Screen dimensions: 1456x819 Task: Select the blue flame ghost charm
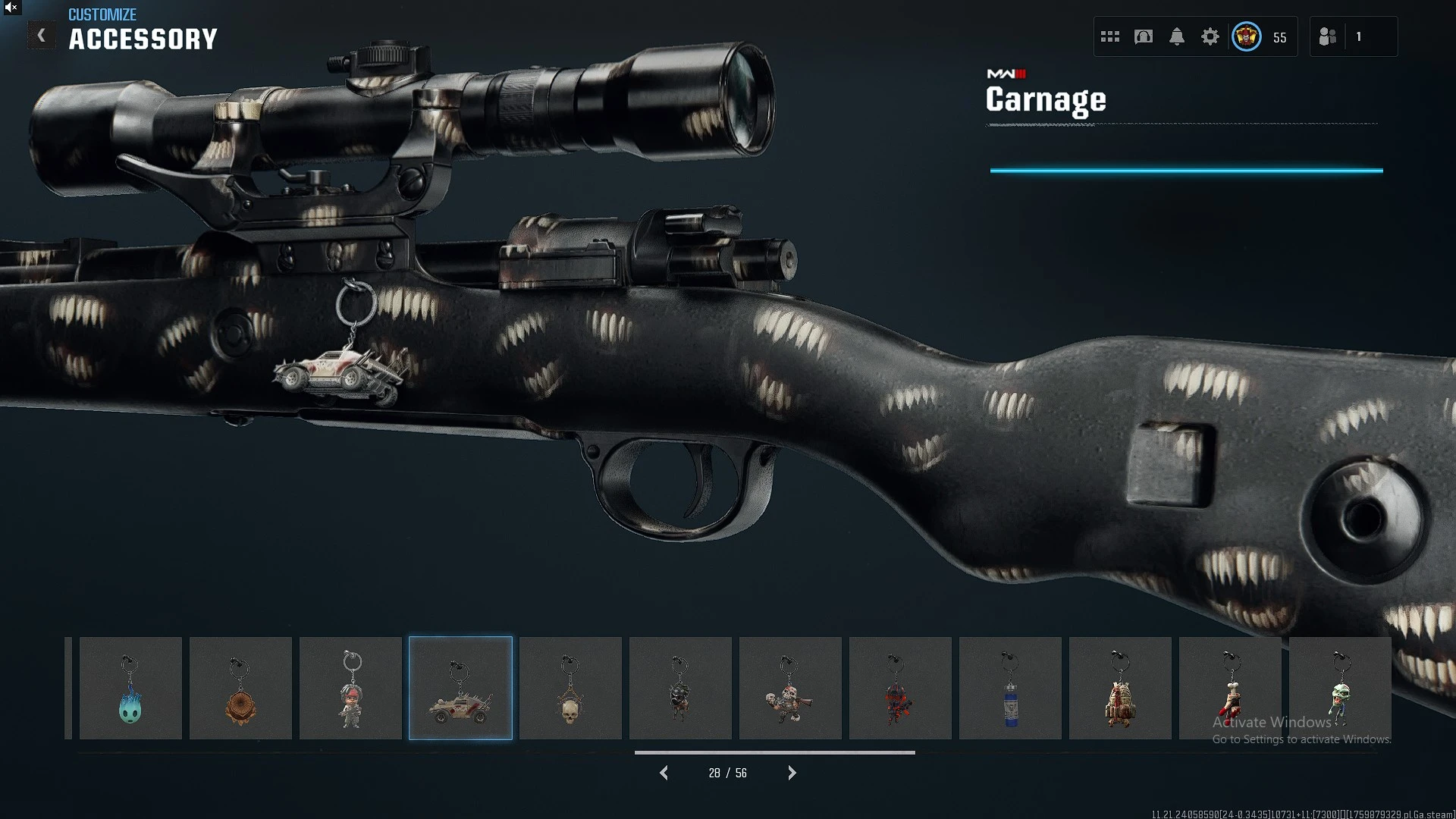coord(130,689)
